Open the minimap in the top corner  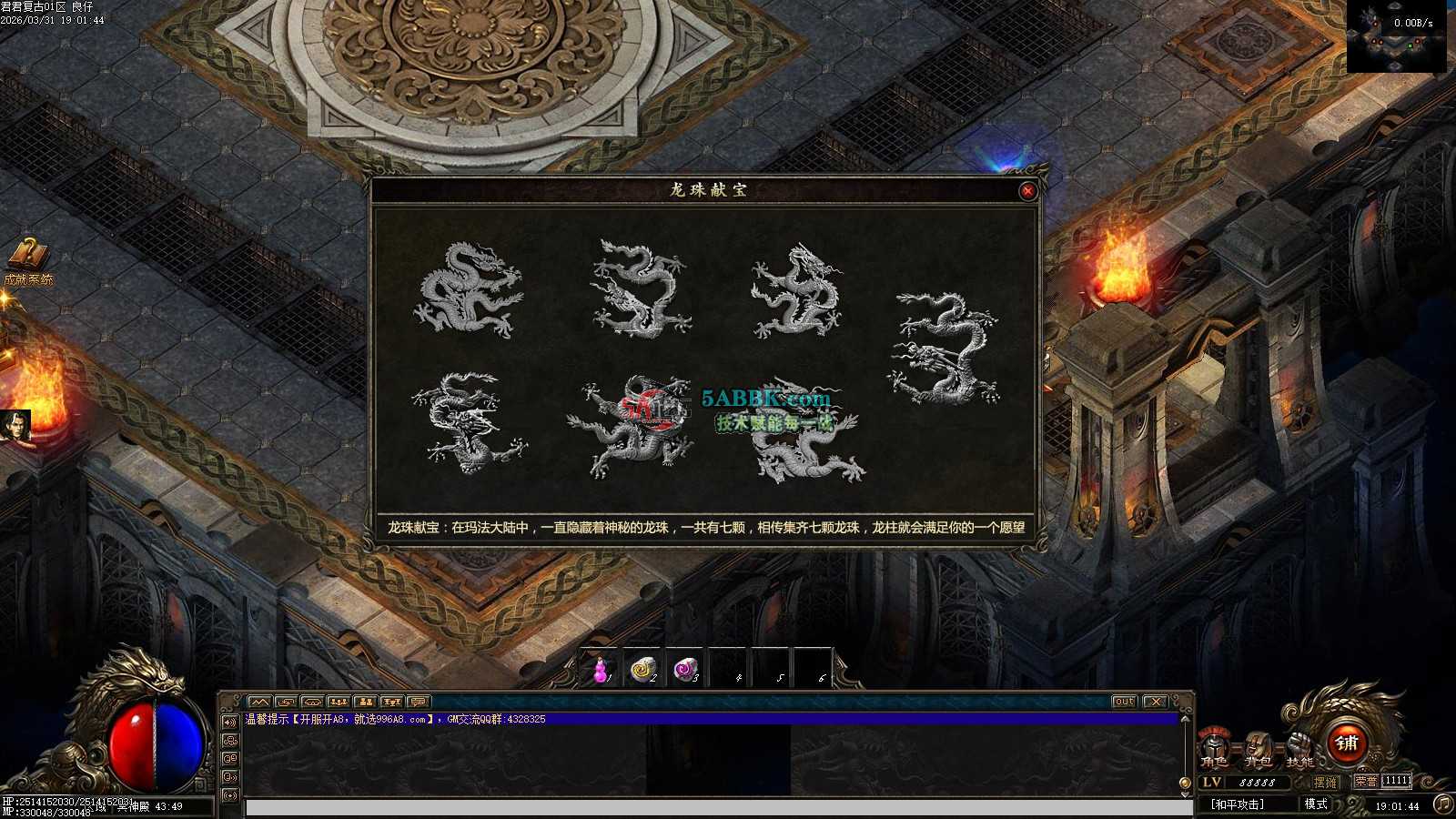(x=1396, y=37)
